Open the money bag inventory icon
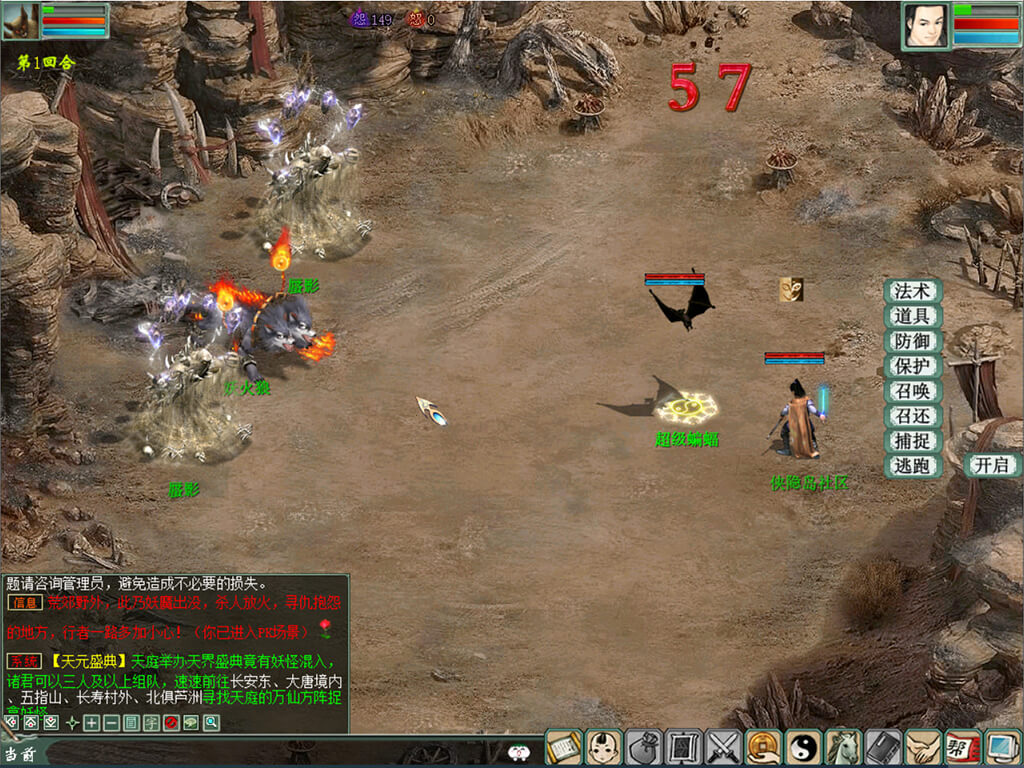Screen dimensions: 1024x768 pyautogui.click(x=644, y=748)
